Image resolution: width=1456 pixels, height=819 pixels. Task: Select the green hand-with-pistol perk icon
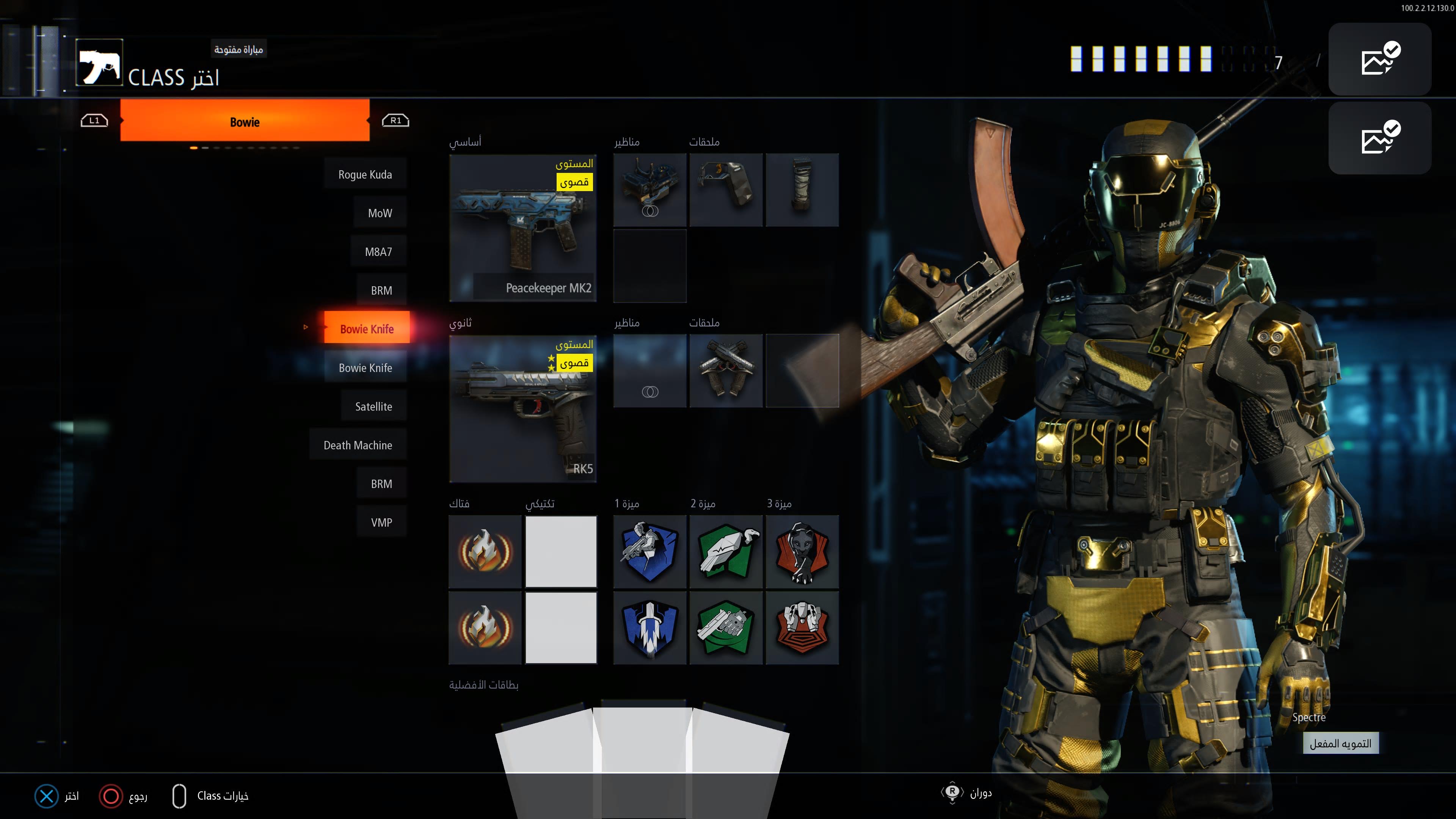pyautogui.click(x=726, y=628)
